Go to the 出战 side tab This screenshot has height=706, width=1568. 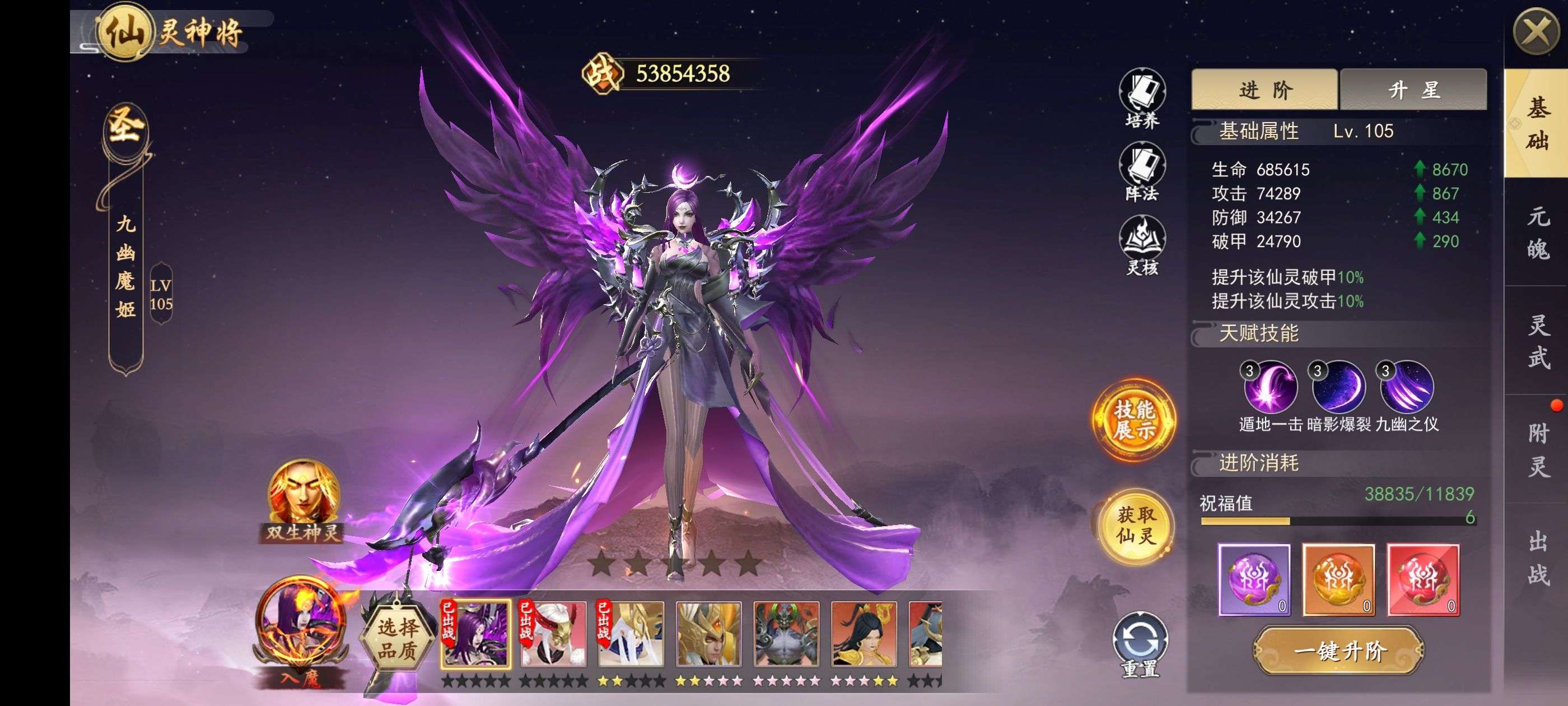[x=1538, y=558]
